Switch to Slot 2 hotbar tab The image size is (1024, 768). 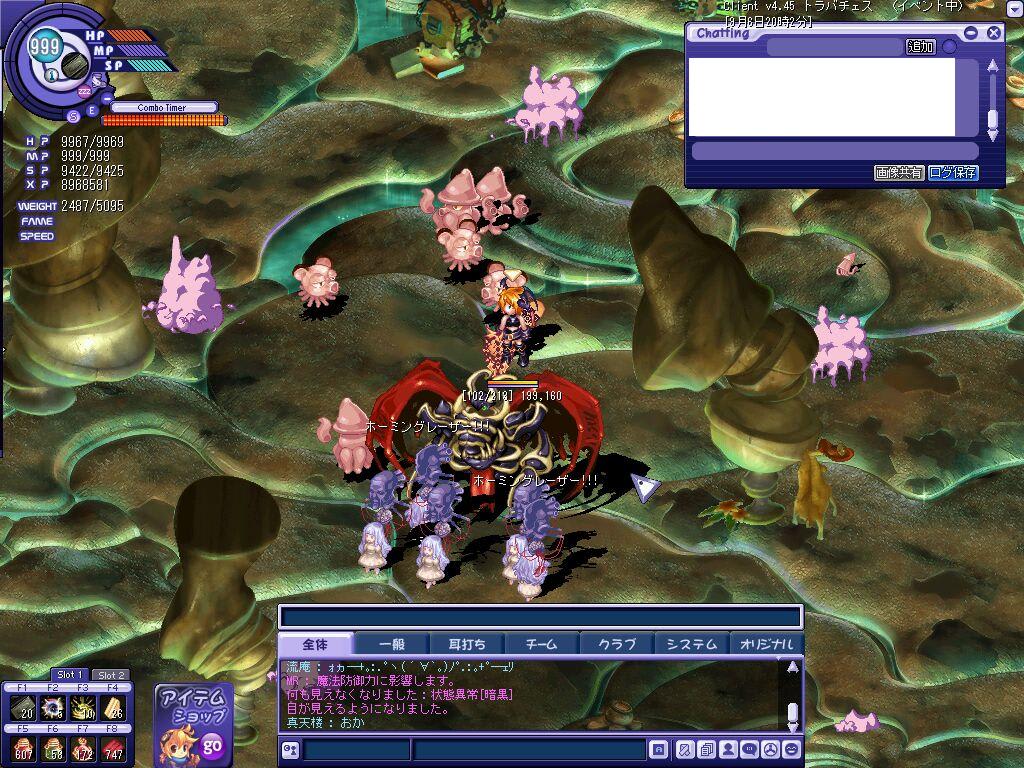coord(111,675)
